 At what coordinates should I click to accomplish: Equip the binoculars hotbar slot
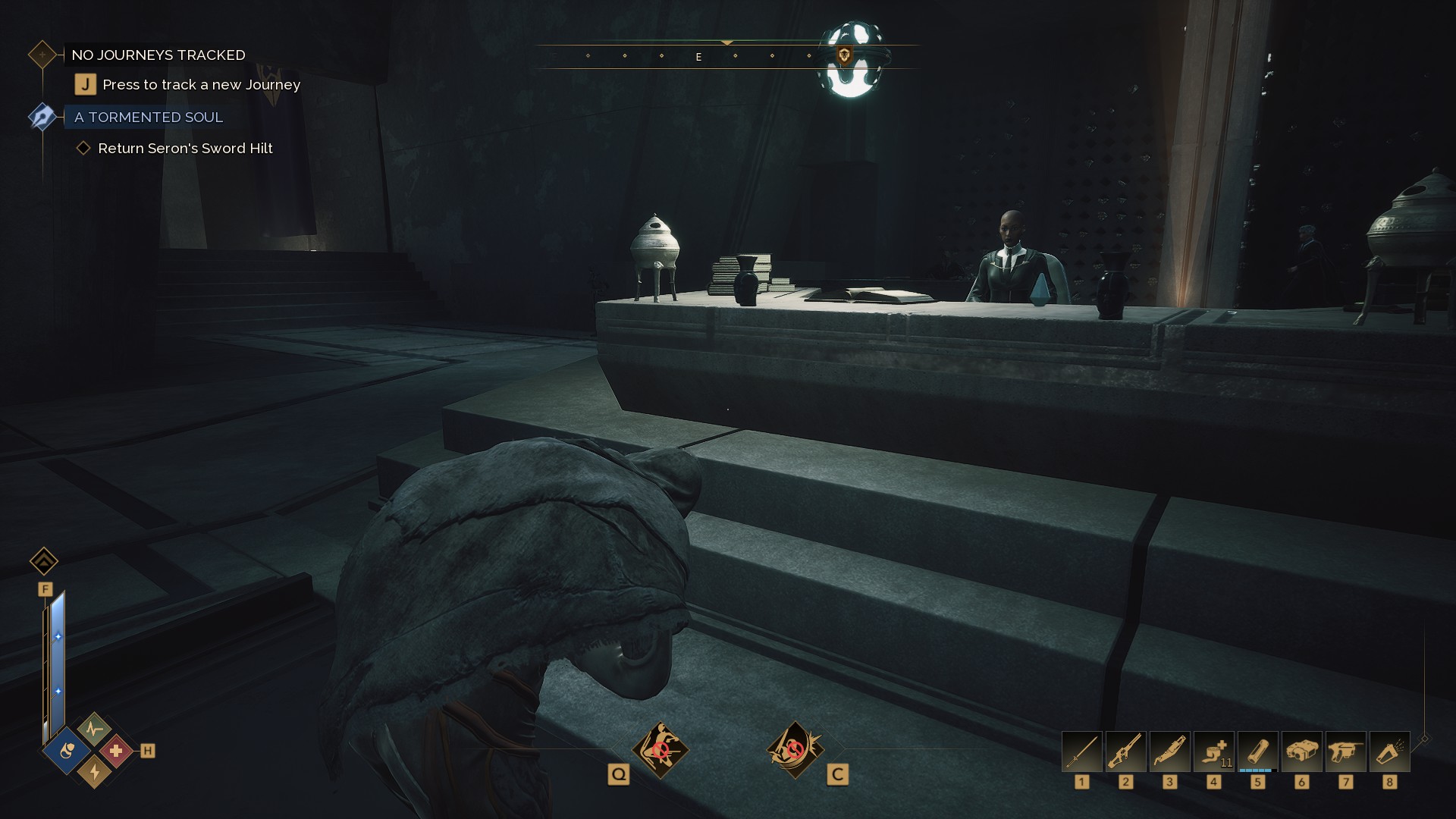pos(1302,752)
